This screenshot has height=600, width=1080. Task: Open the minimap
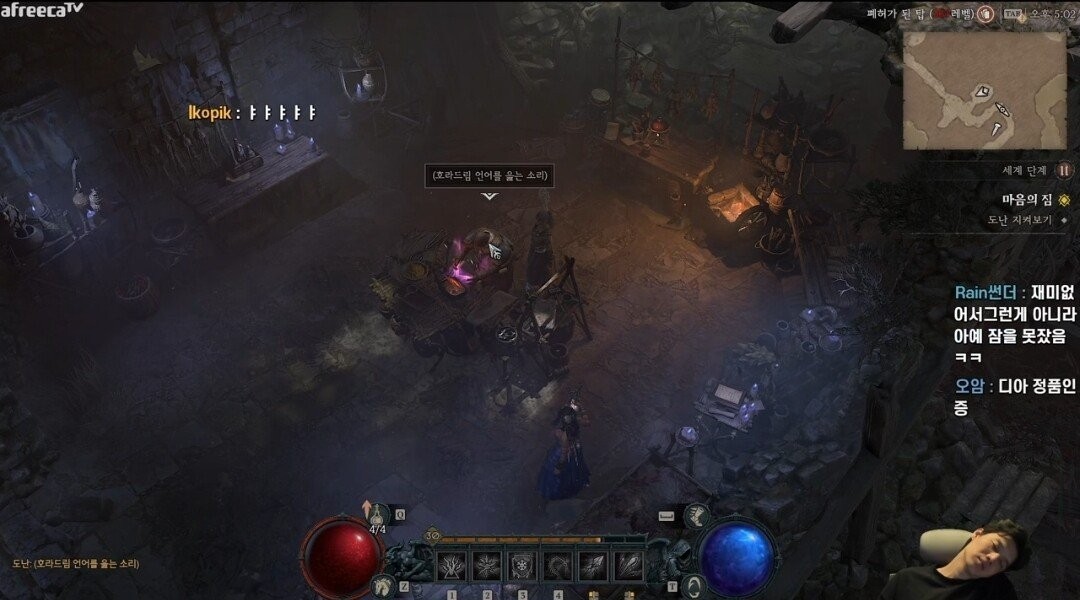(x=984, y=90)
